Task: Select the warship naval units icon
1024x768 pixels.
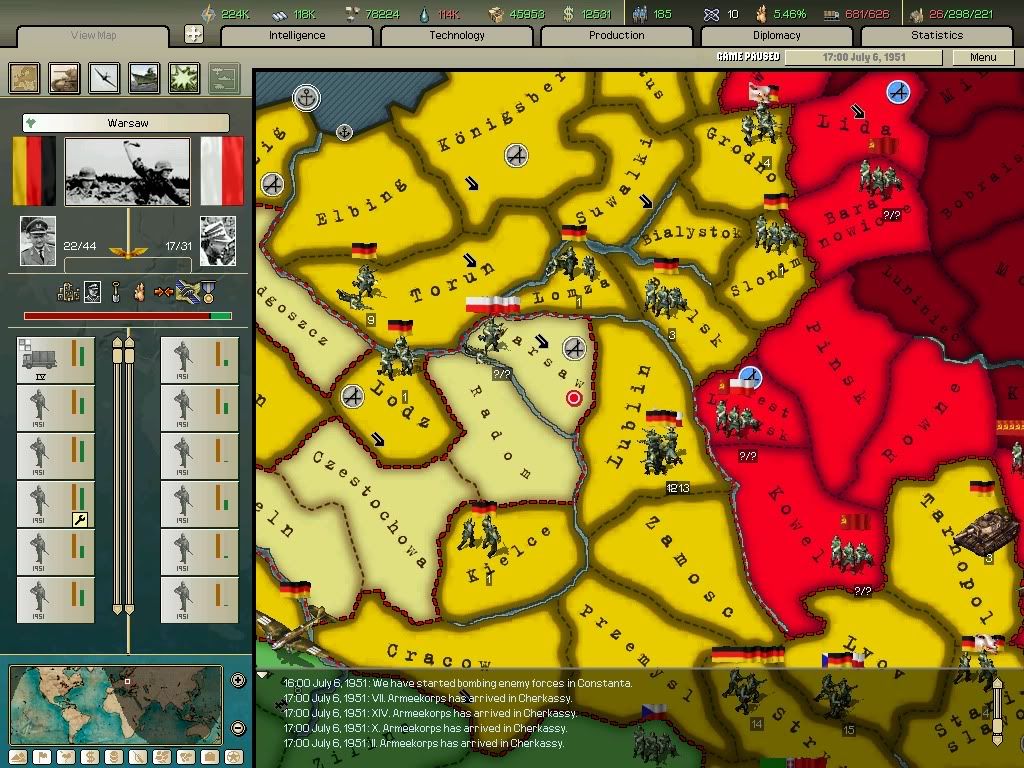Action: tap(145, 78)
